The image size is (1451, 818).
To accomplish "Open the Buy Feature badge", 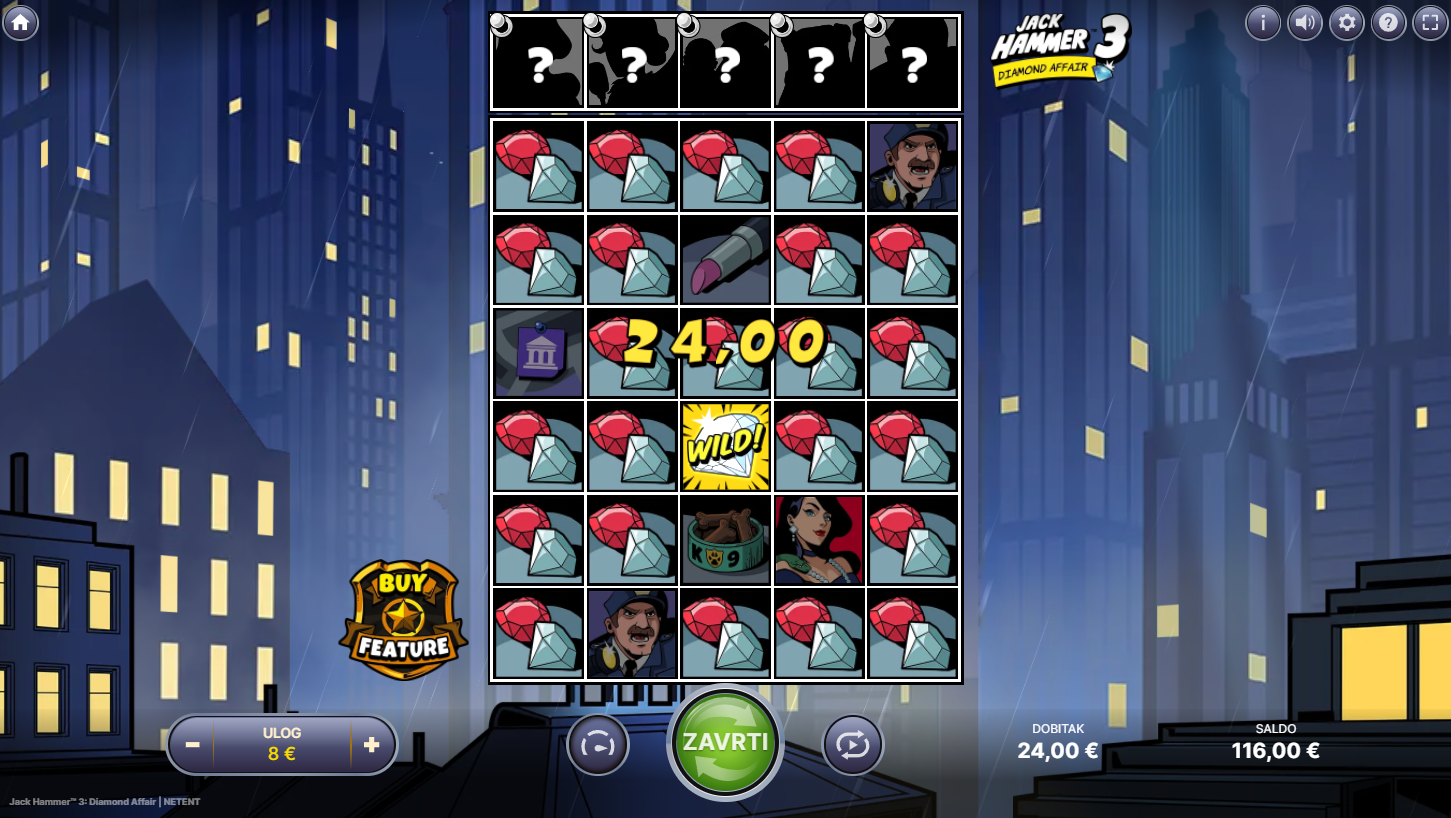I will (403, 620).
